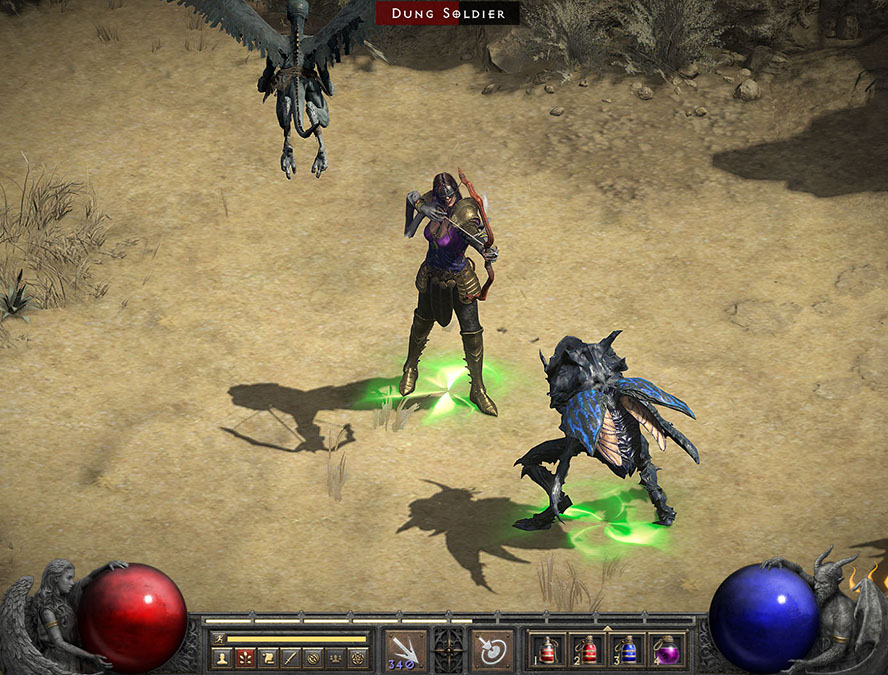Select the right-click target skill icon
The height and width of the screenshot is (675, 888).
[491, 650]
